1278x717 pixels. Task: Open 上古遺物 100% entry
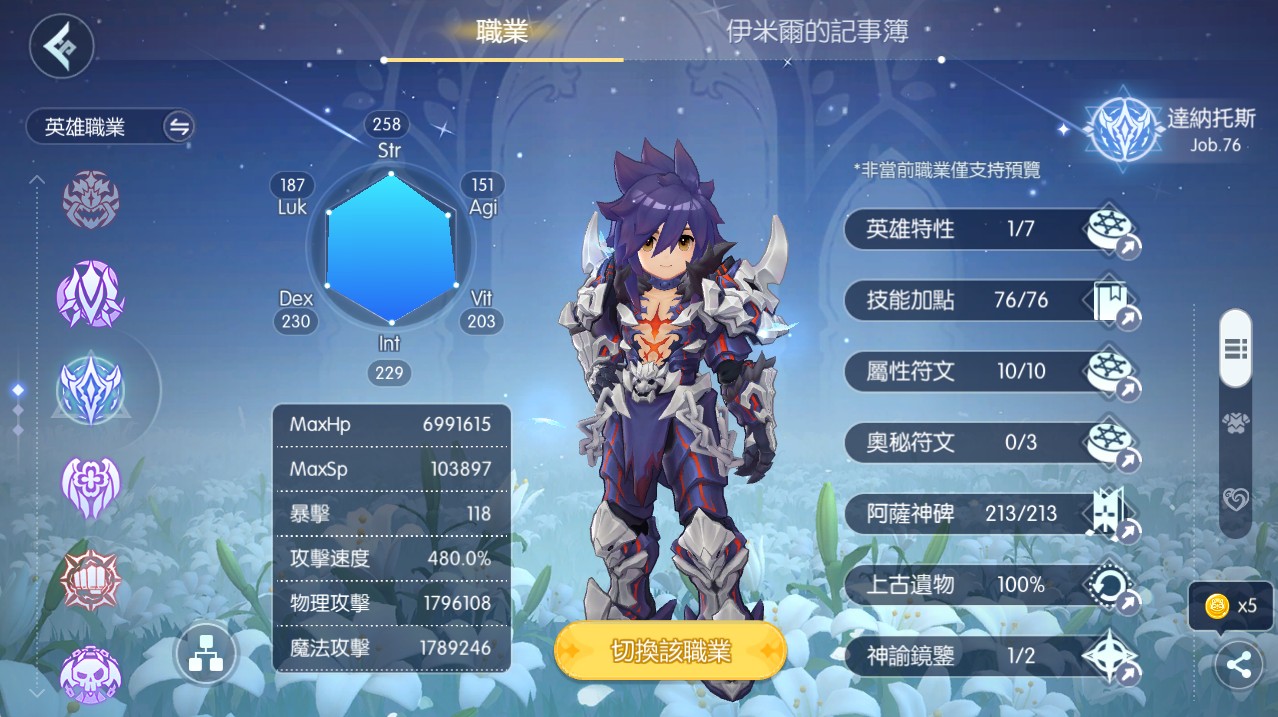pos(990,585)
